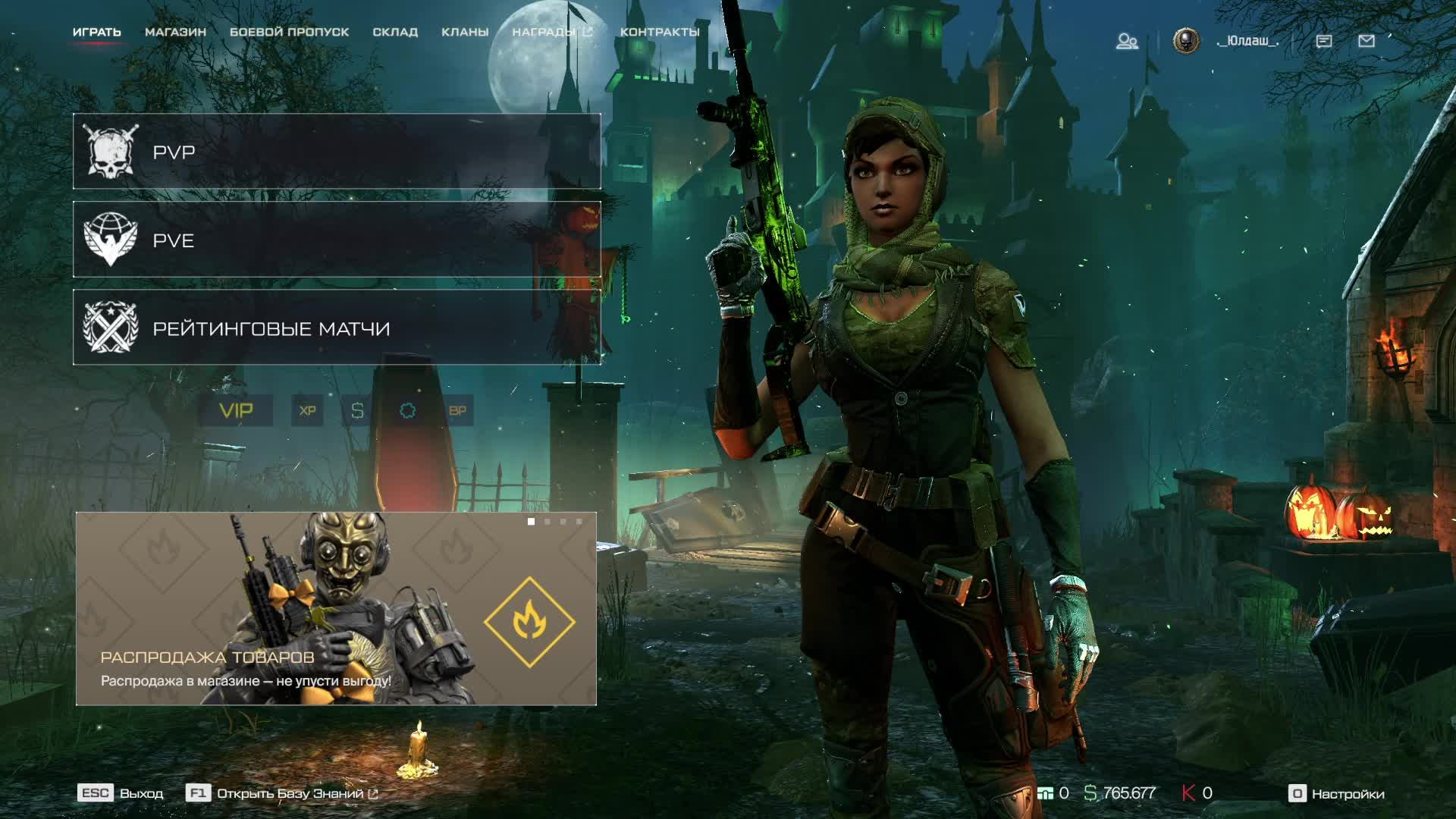
Task: Go to the БОЕВОЙ ПРОПУСК tab
Action: coord(289,32)
